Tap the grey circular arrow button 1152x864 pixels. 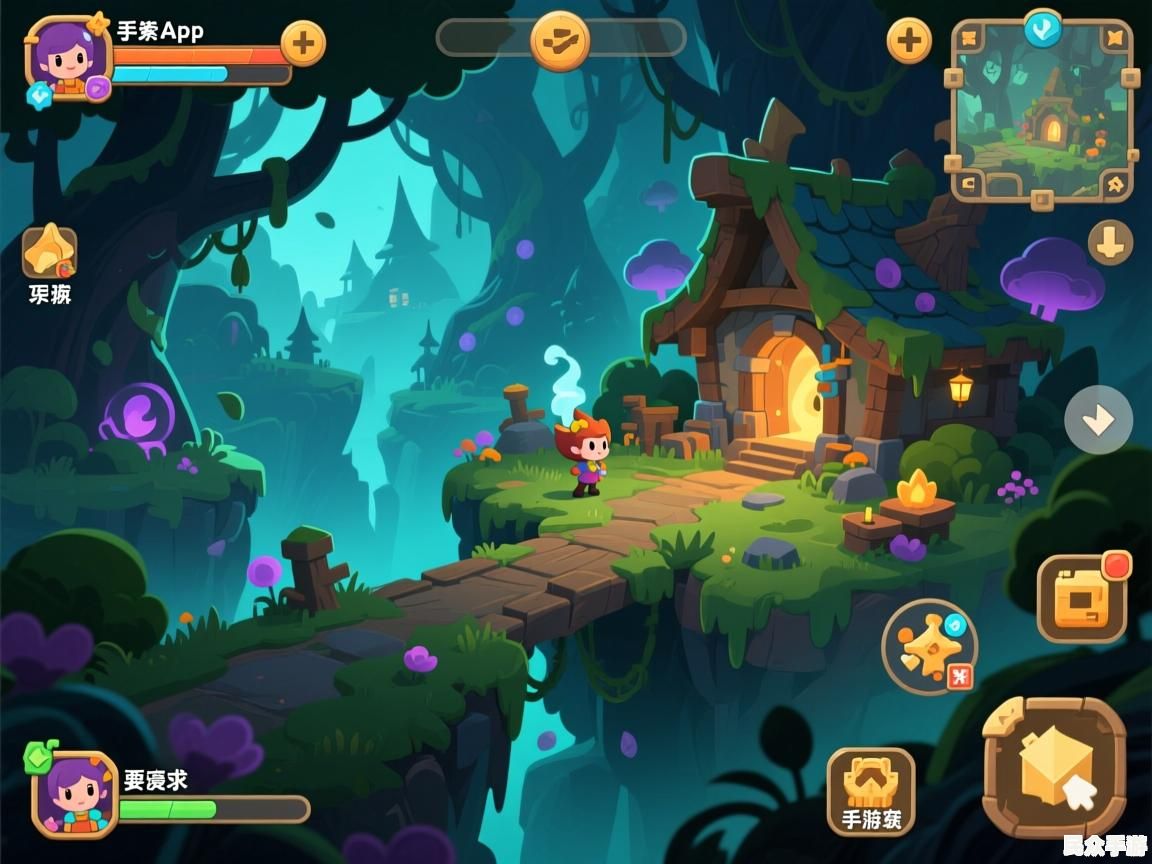pos(1098,420)
